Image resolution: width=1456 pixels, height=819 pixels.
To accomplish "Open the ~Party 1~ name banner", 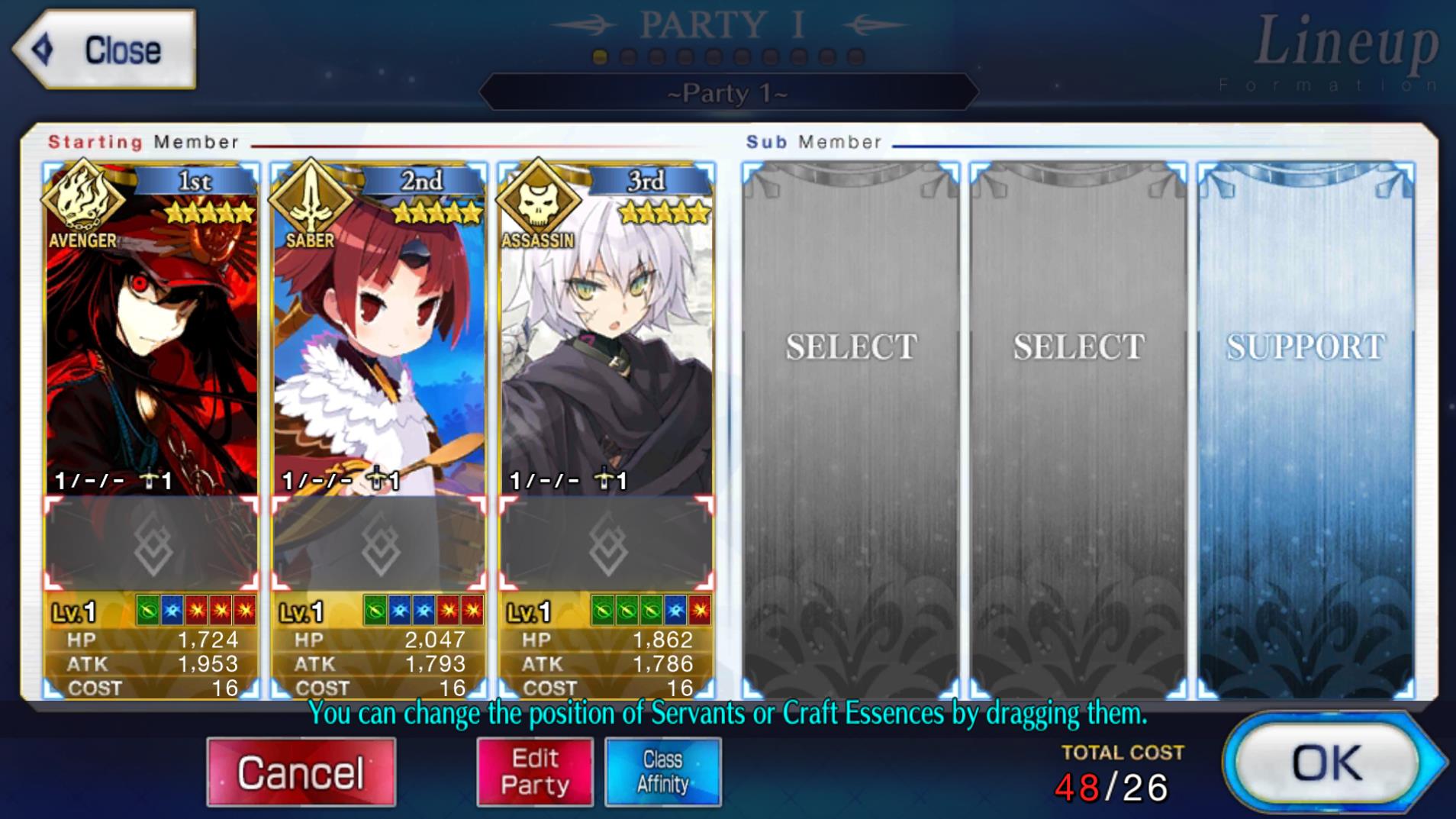I will coord(727,93).
